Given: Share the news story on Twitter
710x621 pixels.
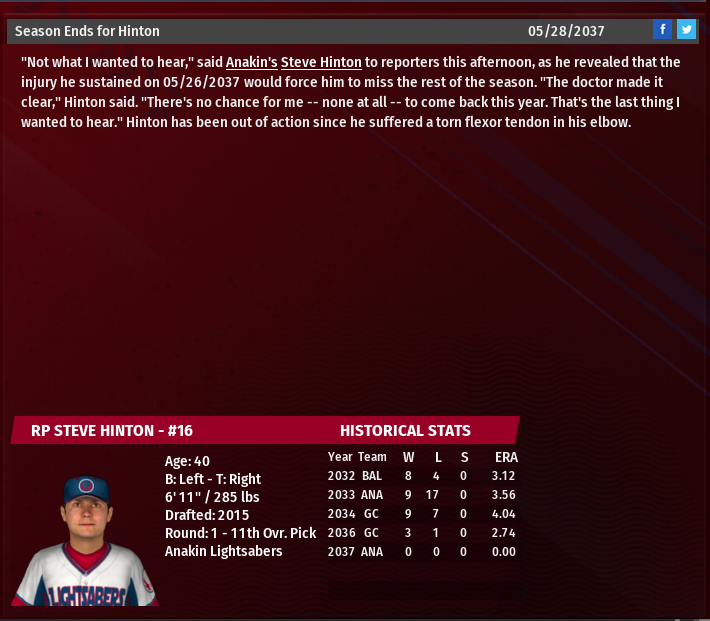Looking at the screenshot, I should click(x=686, y=30).
